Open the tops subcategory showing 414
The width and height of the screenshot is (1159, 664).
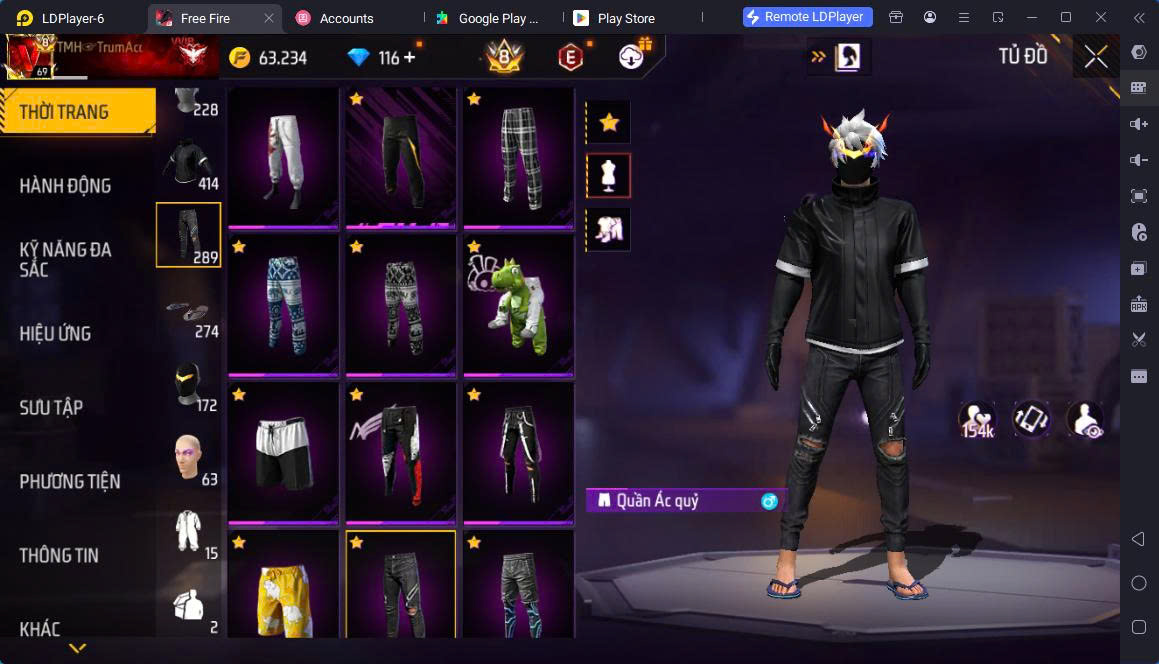coord(189,163)
